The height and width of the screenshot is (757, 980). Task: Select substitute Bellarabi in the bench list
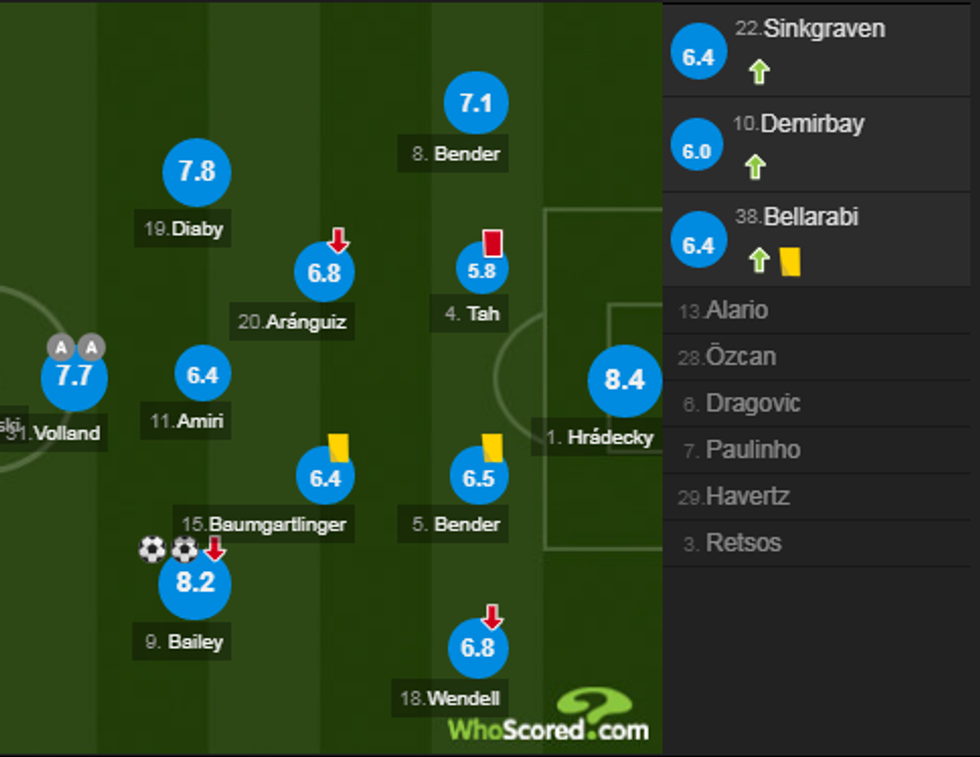coord(810,217)
